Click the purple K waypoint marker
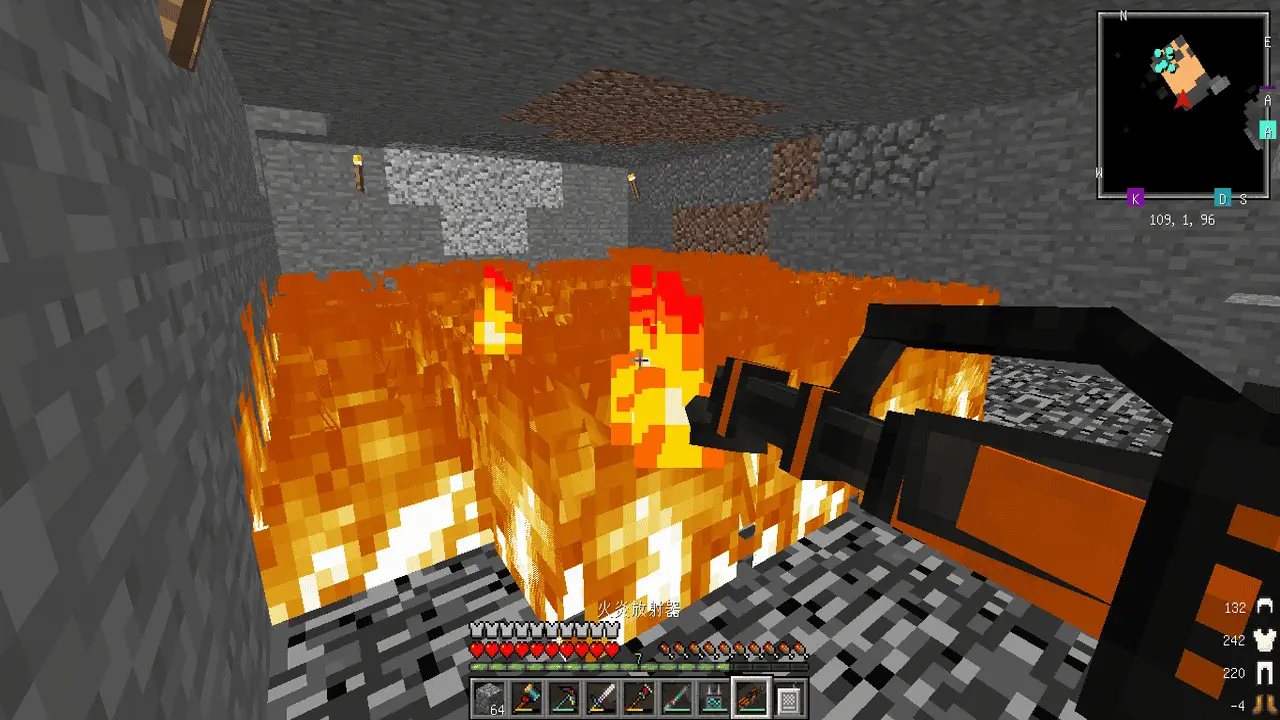This screenshot has width=1280, height=720. click(1135, 198)
